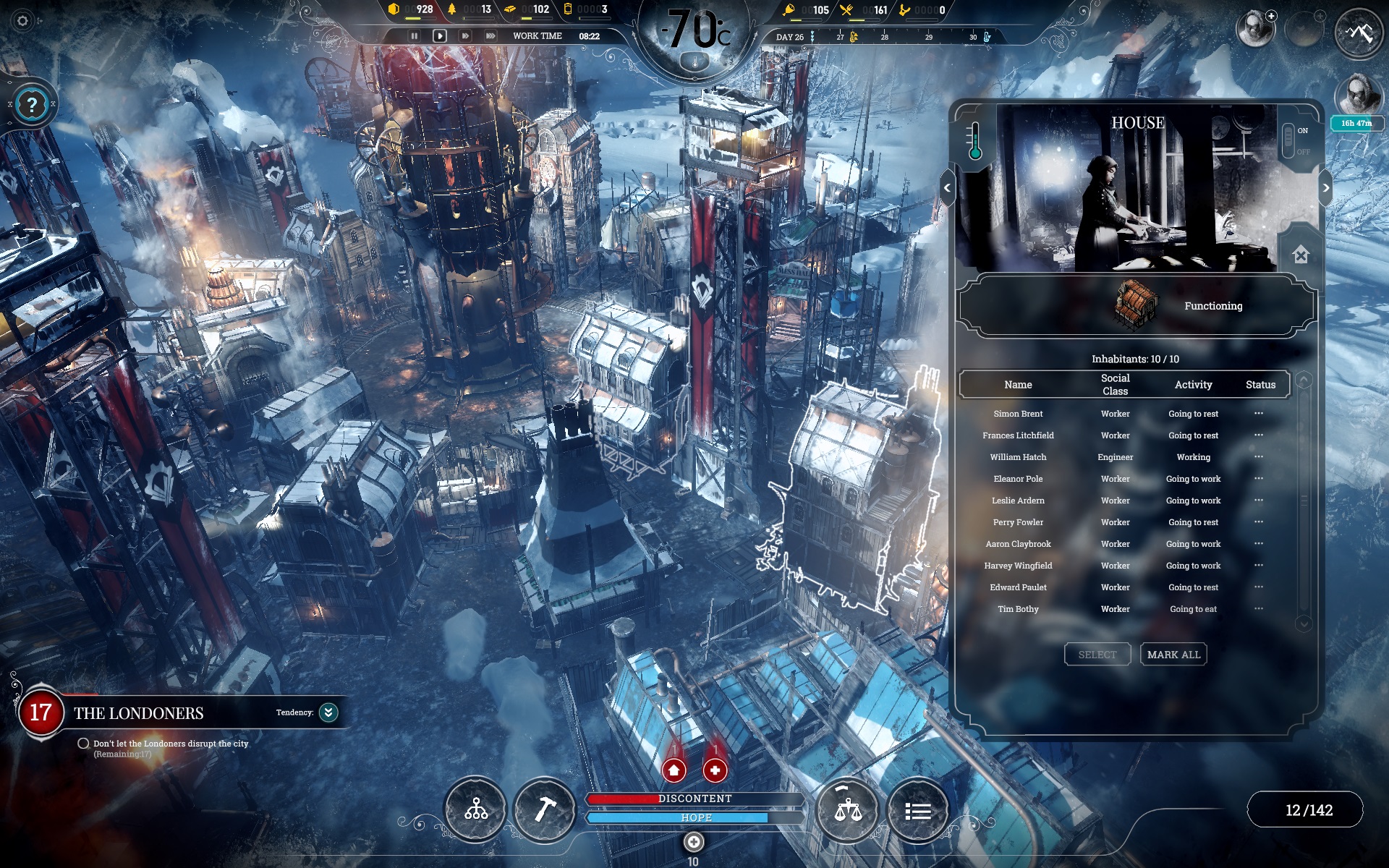The height and width of the screenshot is (868, 1389).
Task: Expand the Londoners Tendency chevron
Action: coord(327,712)
